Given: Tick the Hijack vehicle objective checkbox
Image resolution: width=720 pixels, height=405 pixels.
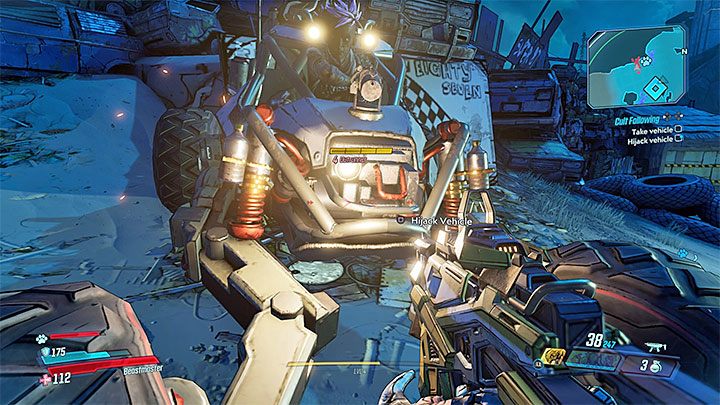Looking at the screenshot, I should [x=679, y=138].
